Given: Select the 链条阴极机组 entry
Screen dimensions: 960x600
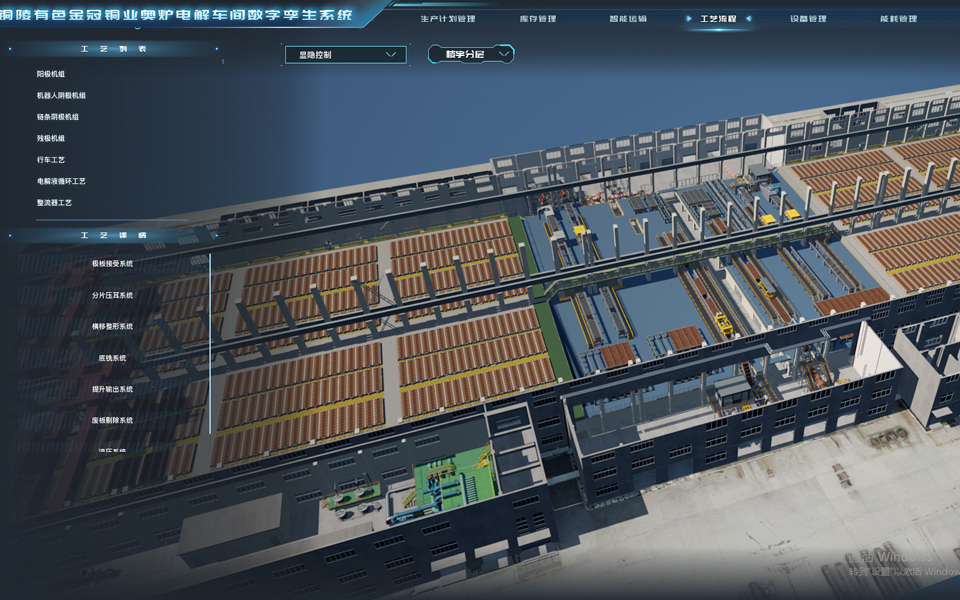Looking at the screenshot, I should (x=58, y=117).
